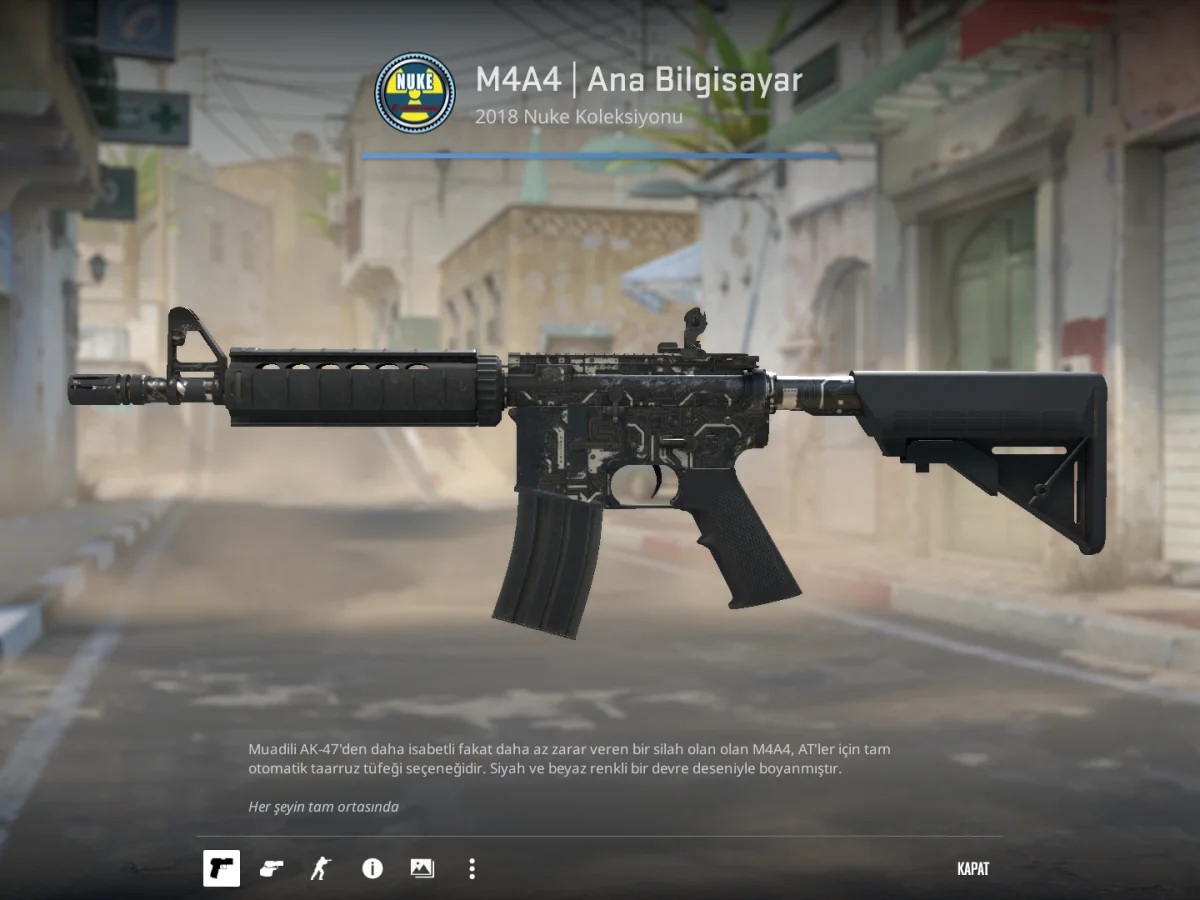Image resolution: width=1200 pixels, height=900 pixels.
Task: Open the three-dot more options menu
Action: pyautogui.click(x=472, y=868)
